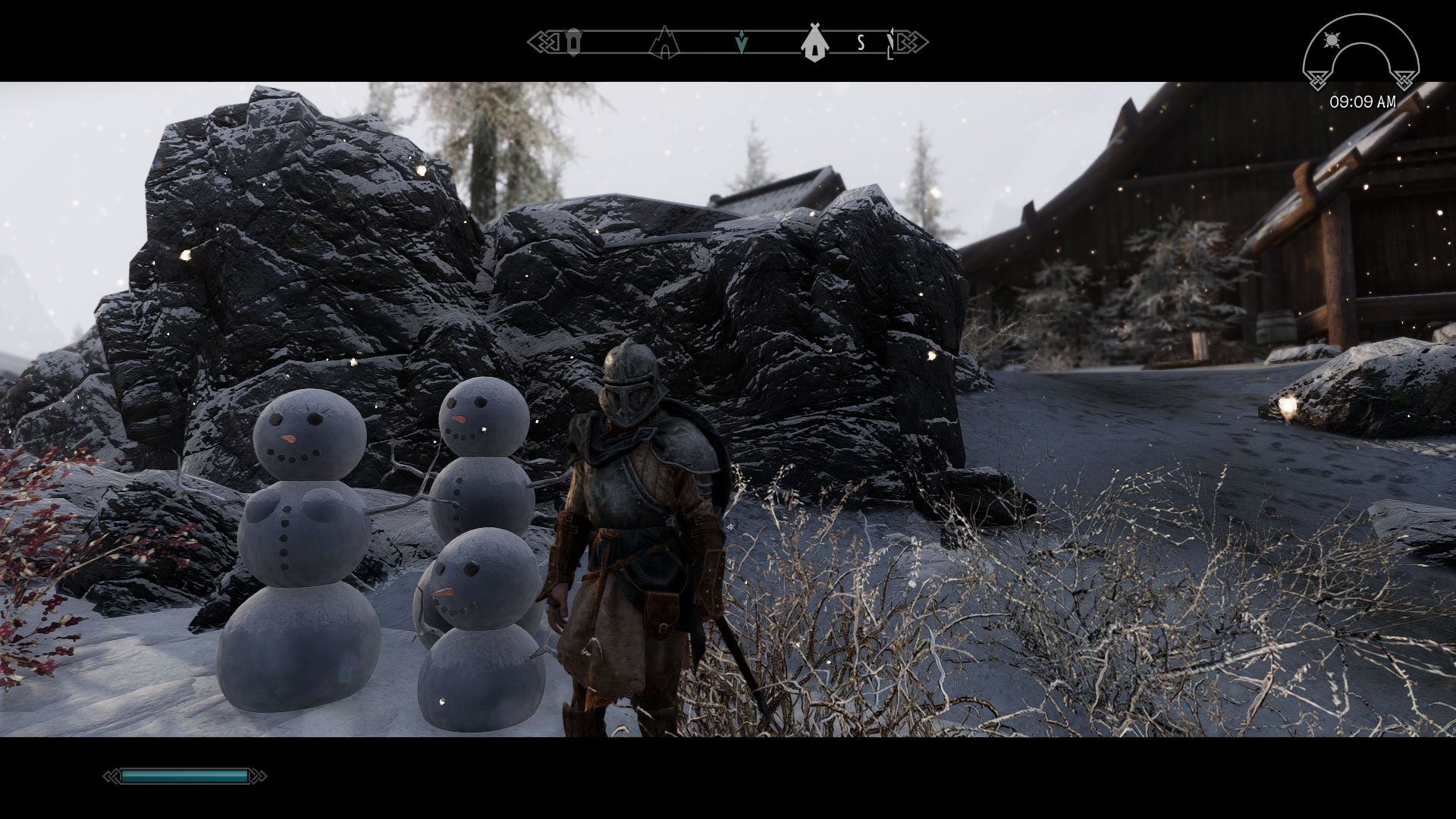
Task: Click the south 'S' compass heading
Action: pyautogui.click(x=861, y=43)
